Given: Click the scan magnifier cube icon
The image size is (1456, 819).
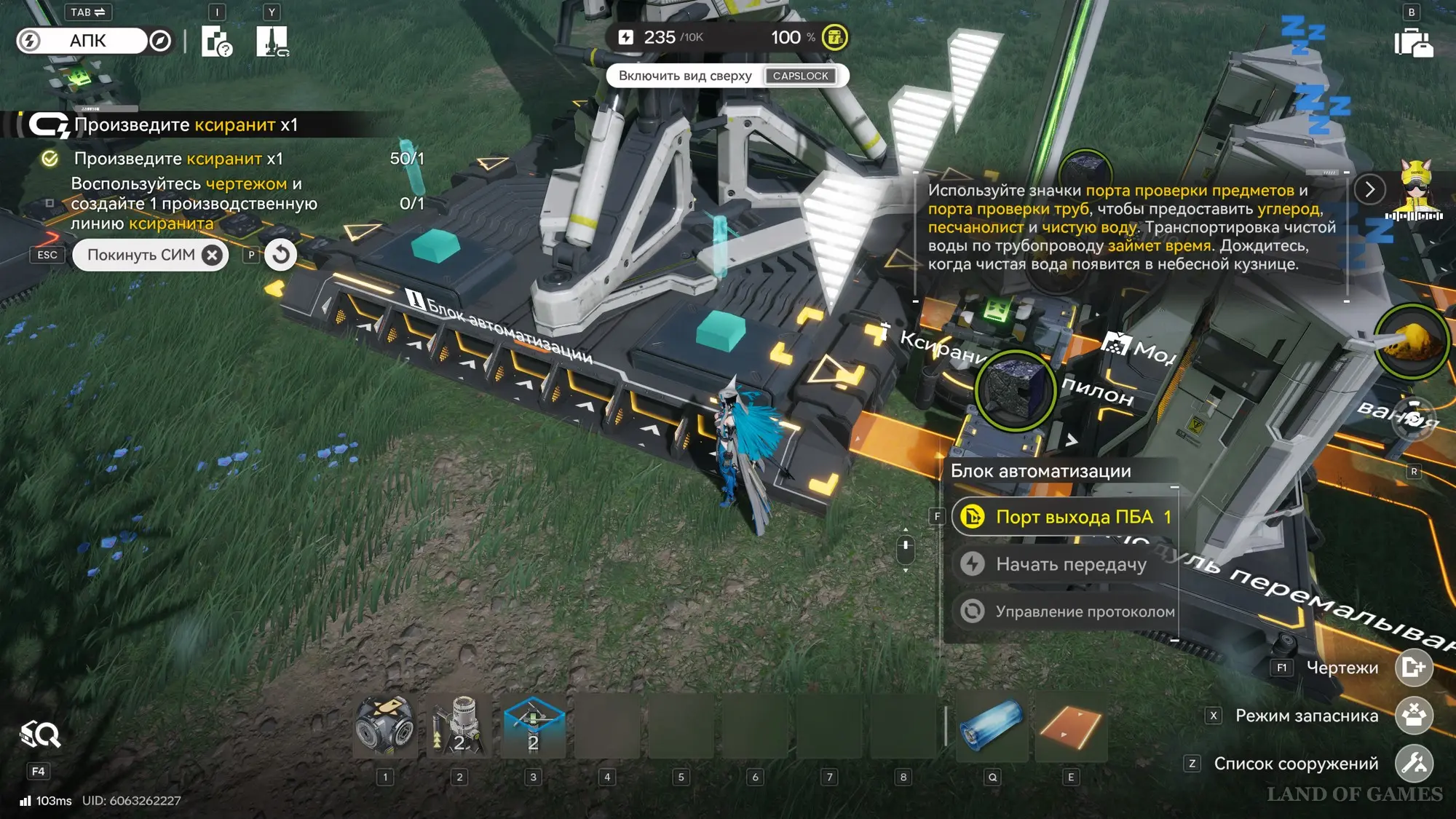Looking at the screenshot, I should (x=39, y=735).
